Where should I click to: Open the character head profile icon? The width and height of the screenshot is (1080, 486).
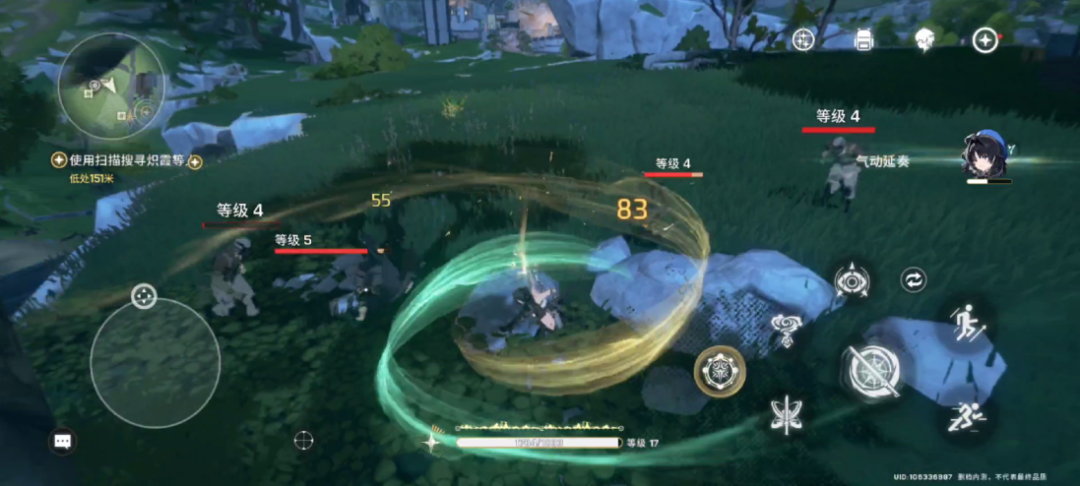pyautogui.click(x=924, y=38)
